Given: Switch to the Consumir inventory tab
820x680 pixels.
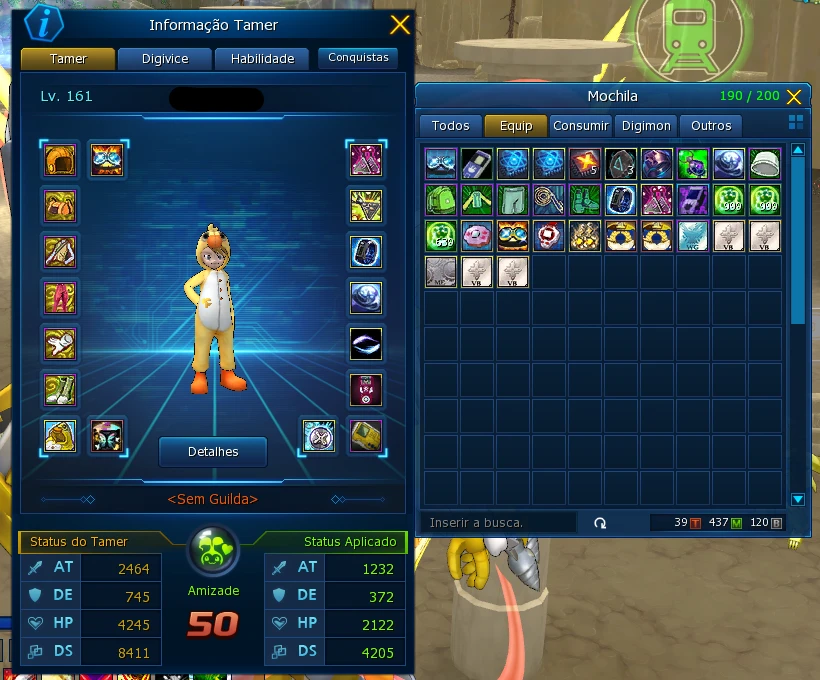Looking at the screenshot, I should click(x=580, y=126).
